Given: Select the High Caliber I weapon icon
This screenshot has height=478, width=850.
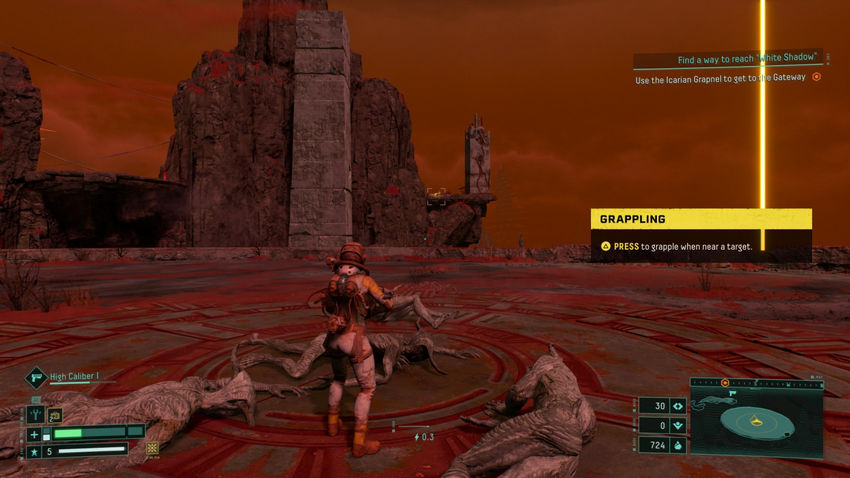Looking at the screenshot, I should coord(37,377).
